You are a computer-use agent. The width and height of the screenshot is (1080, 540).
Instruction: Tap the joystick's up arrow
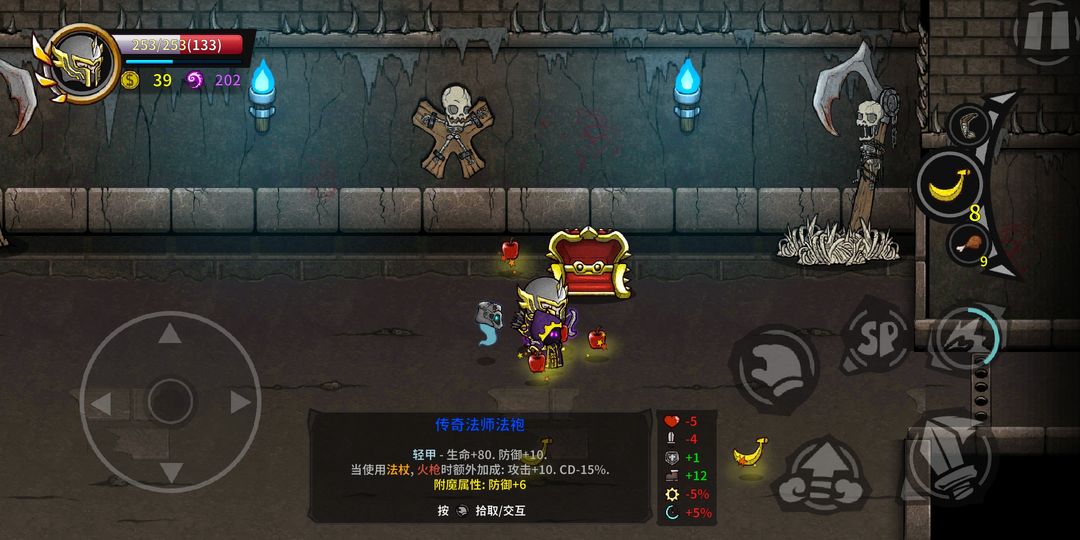coord(170,335)
